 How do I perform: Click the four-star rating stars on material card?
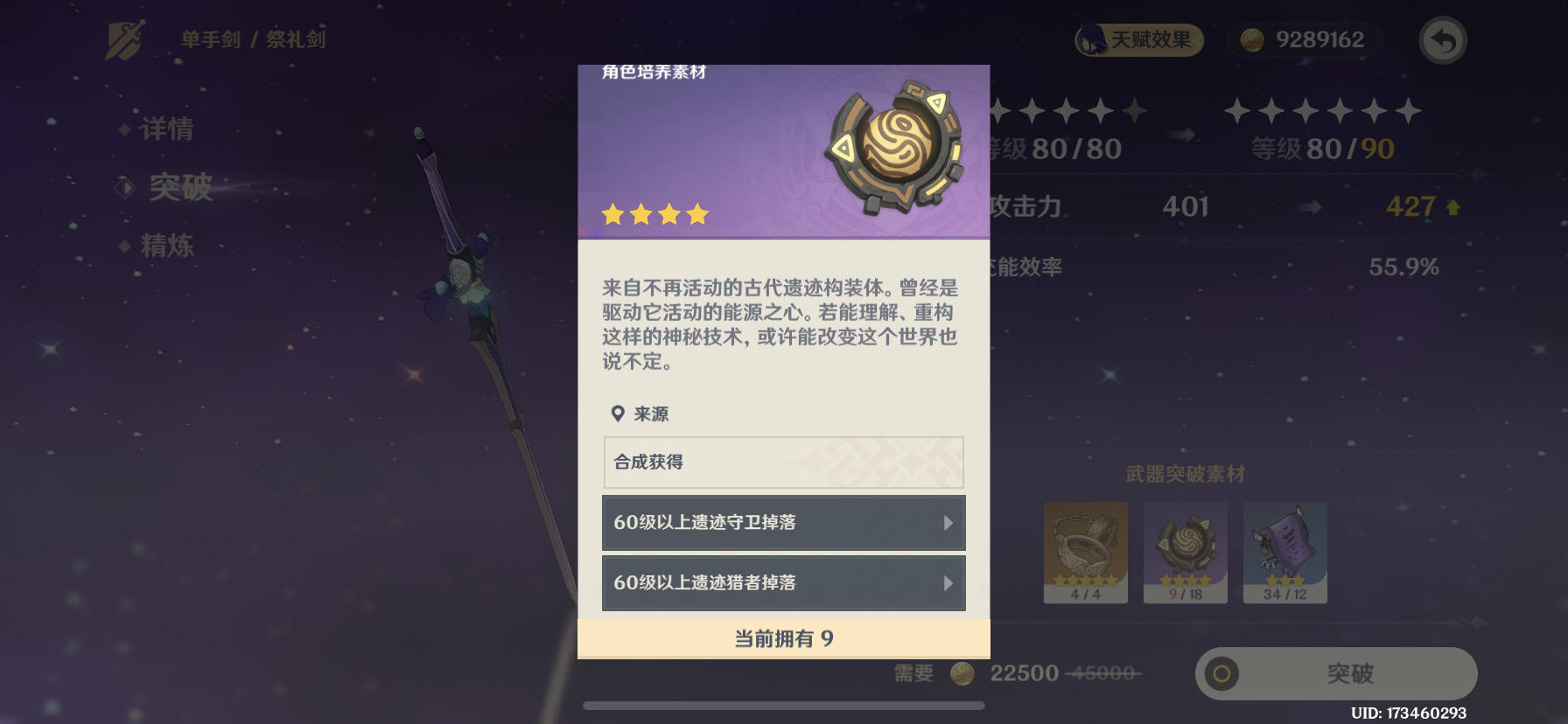click(655, 212)
